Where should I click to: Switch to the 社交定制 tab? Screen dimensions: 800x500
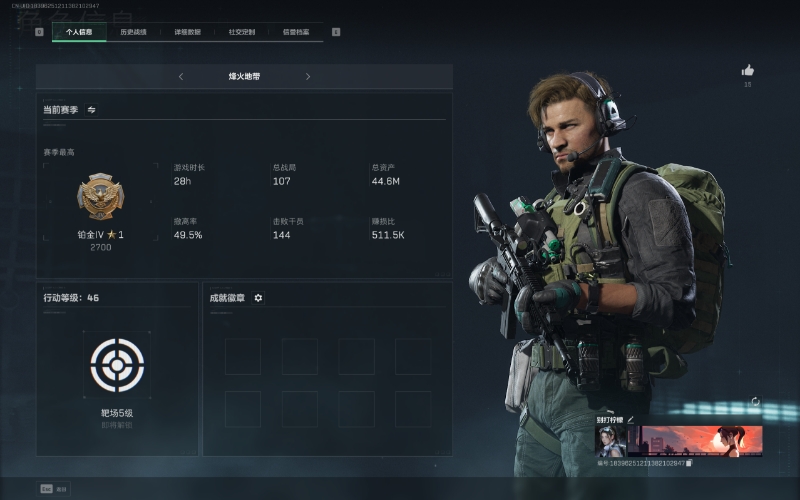(241, 32)
